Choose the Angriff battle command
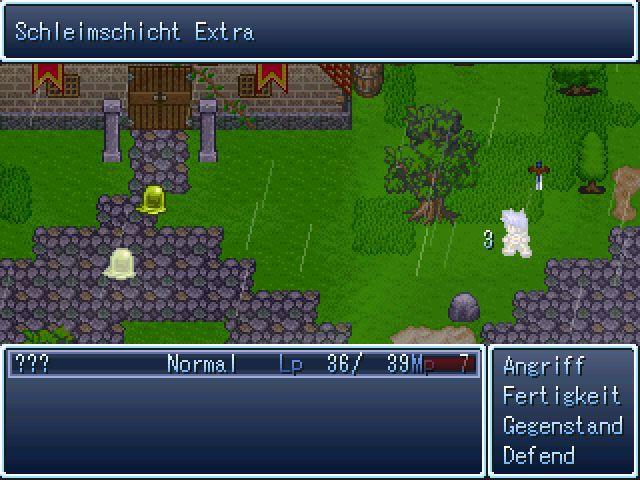The height and width of the screenshot is (480, 640). click(543, 366)
